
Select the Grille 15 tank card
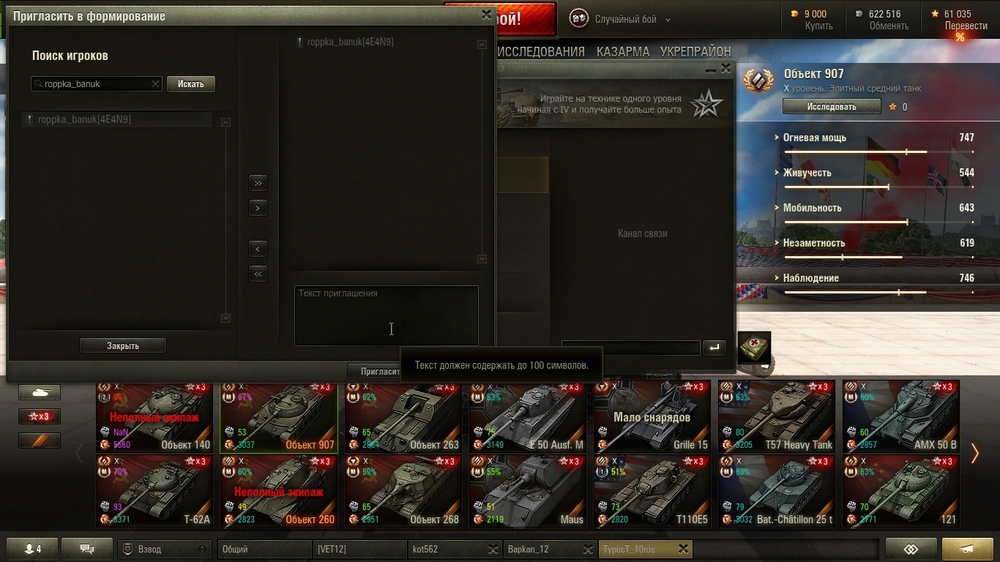(x=651, y=416)
